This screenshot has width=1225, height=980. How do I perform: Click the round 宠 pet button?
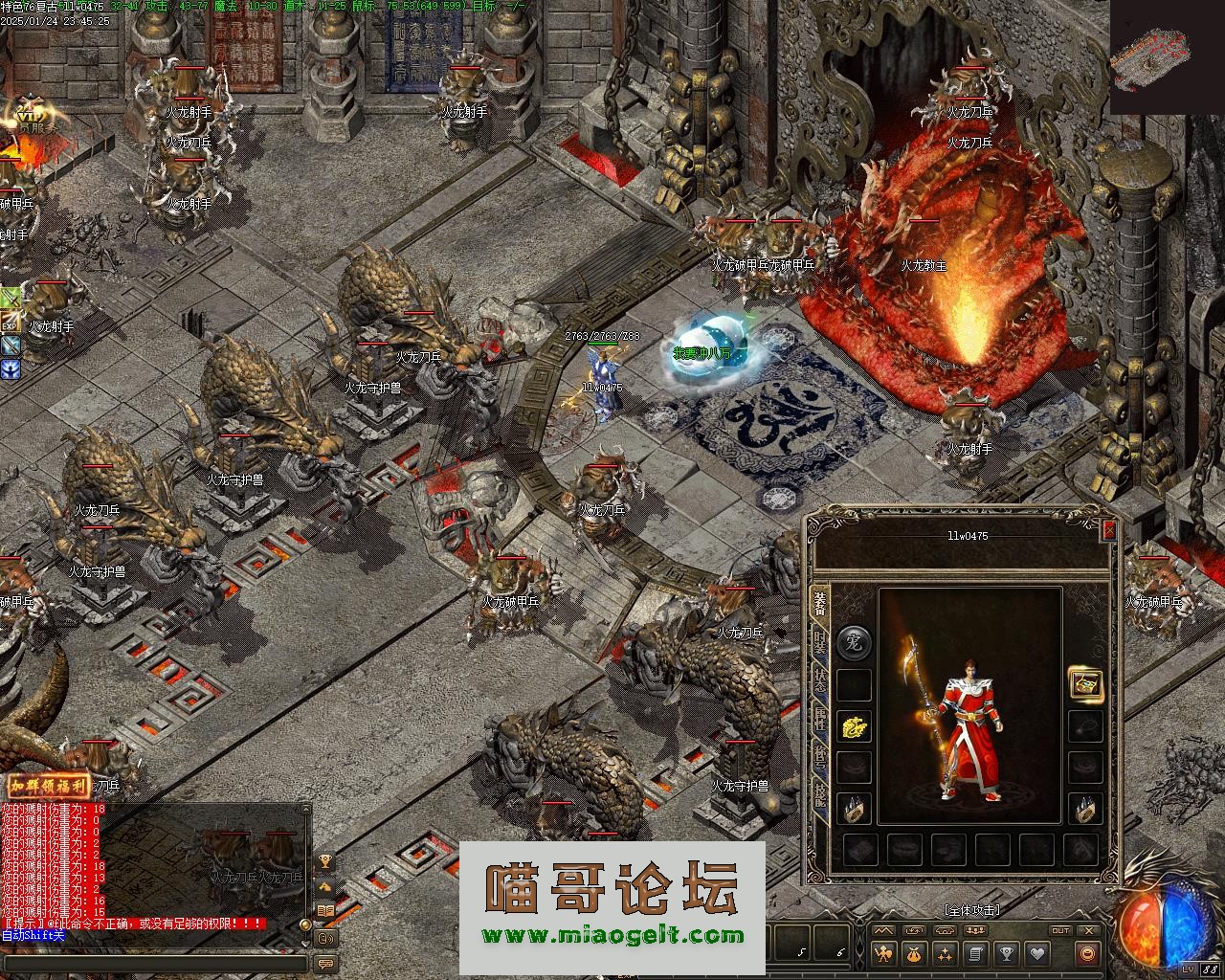[x=854, y=643]
